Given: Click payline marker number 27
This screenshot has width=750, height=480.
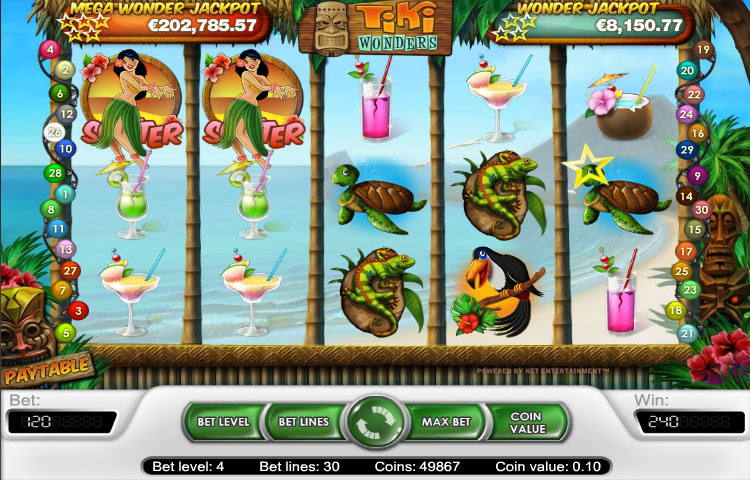Looking at the screenshot, I should point(70,270).
